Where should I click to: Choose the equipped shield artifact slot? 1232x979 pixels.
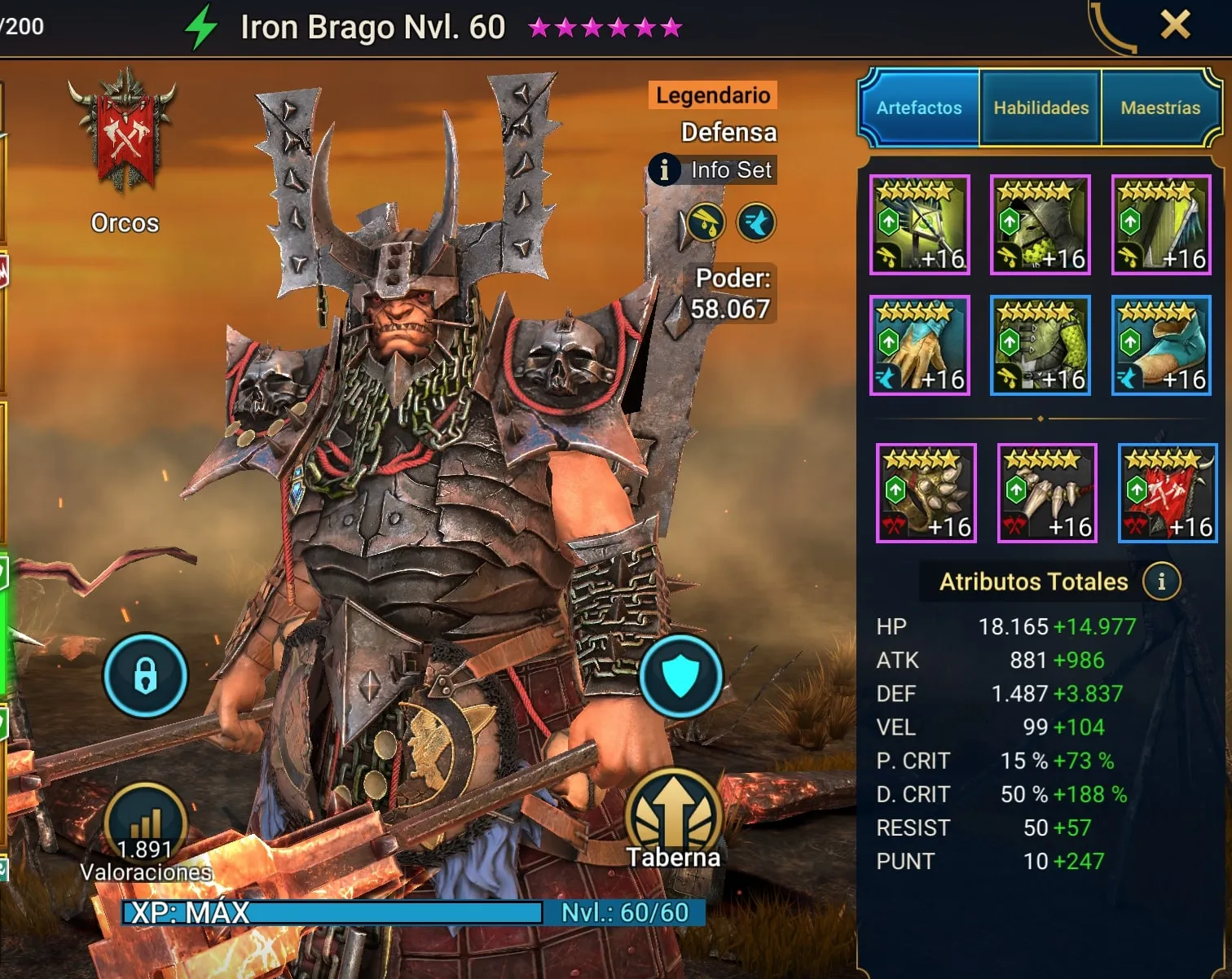[1161, 225]
